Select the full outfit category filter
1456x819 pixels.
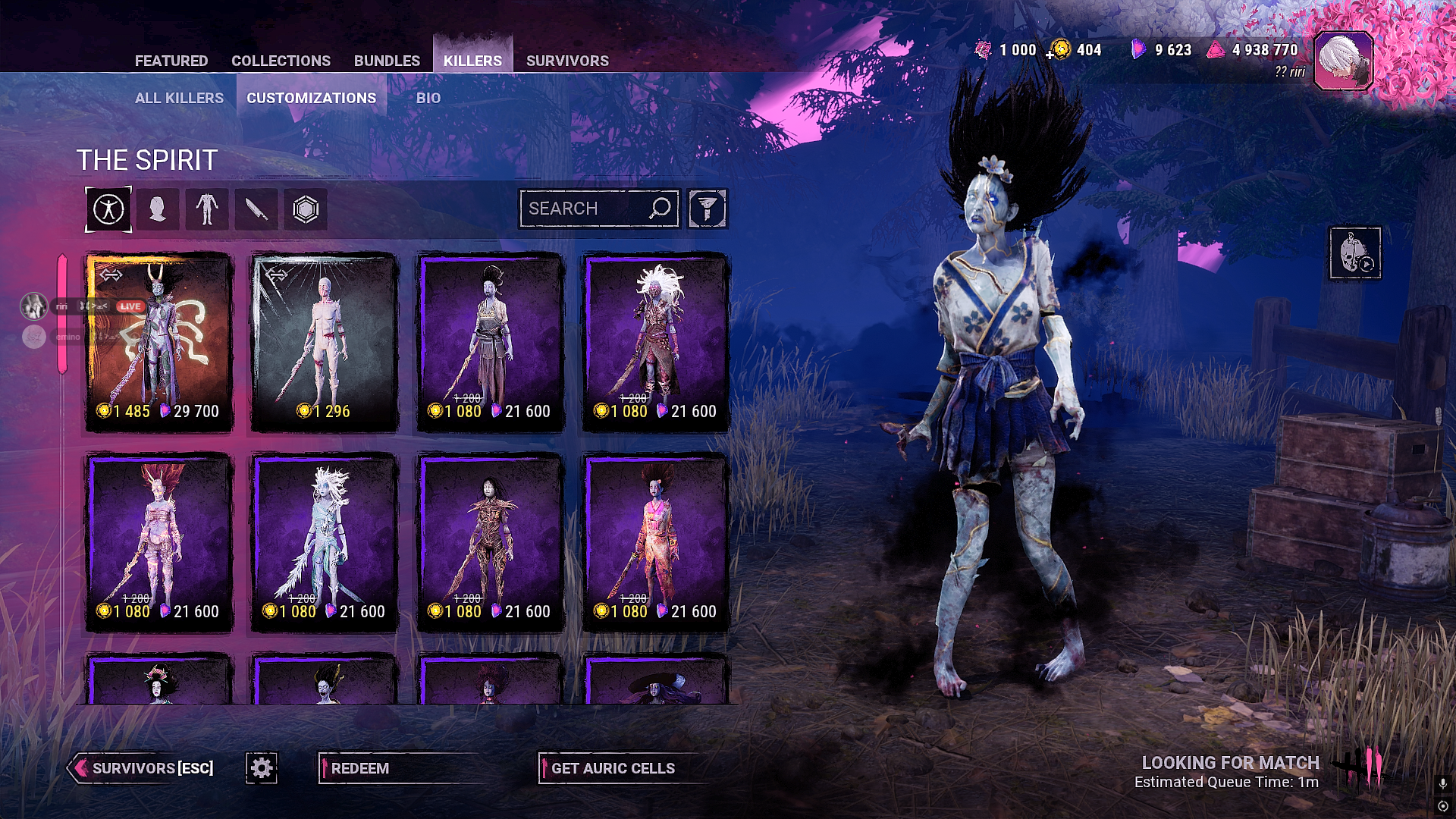[108, 209]
